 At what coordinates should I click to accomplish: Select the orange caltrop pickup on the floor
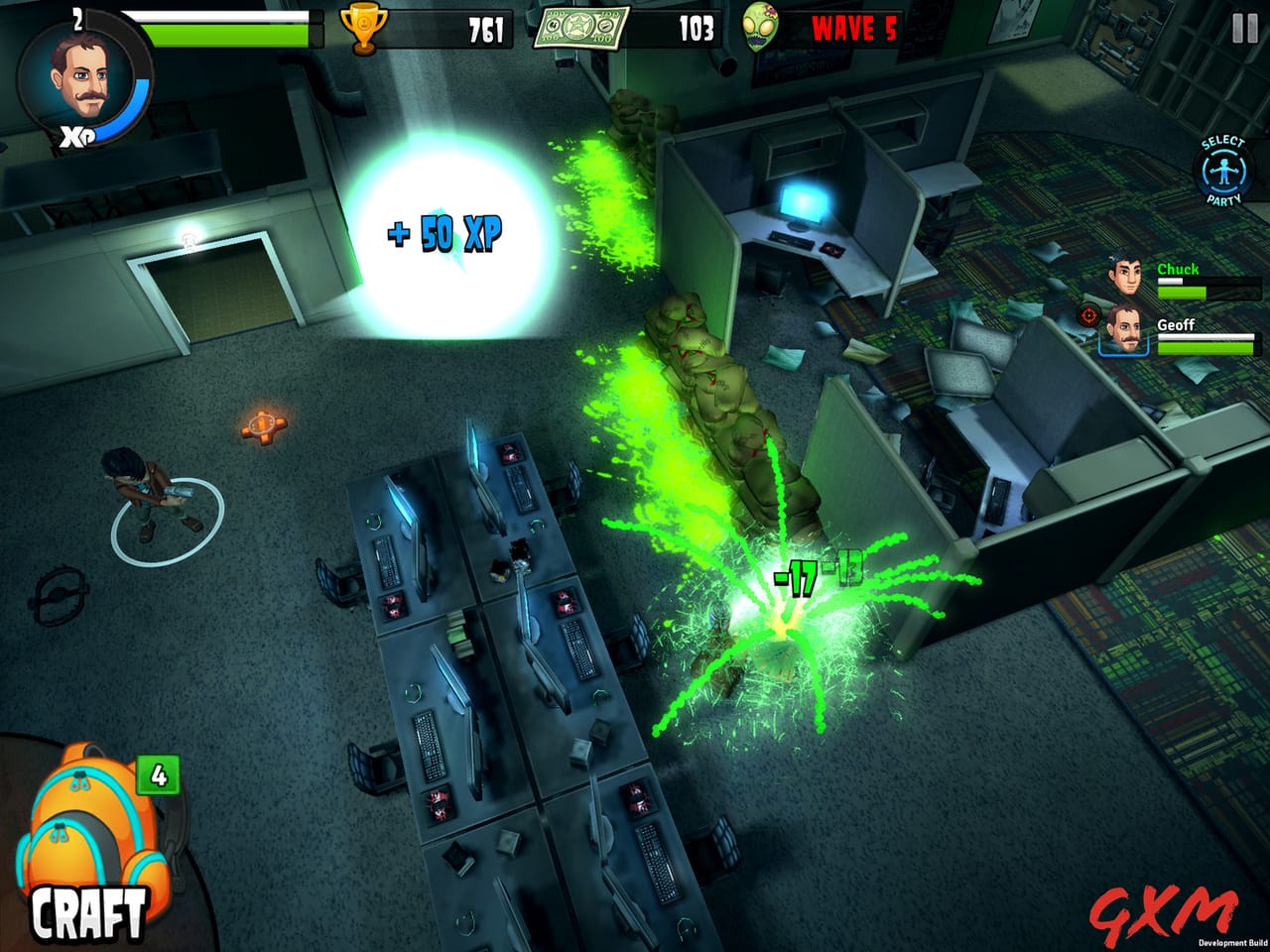[261, 424]
